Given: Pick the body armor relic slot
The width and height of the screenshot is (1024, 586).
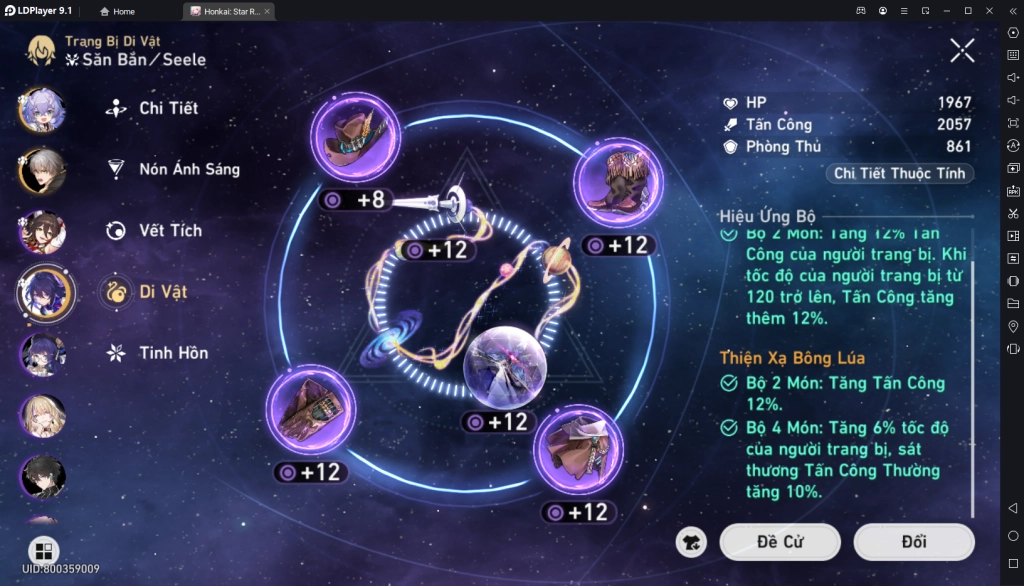Looking at the screenshot, I should [580, 449].
